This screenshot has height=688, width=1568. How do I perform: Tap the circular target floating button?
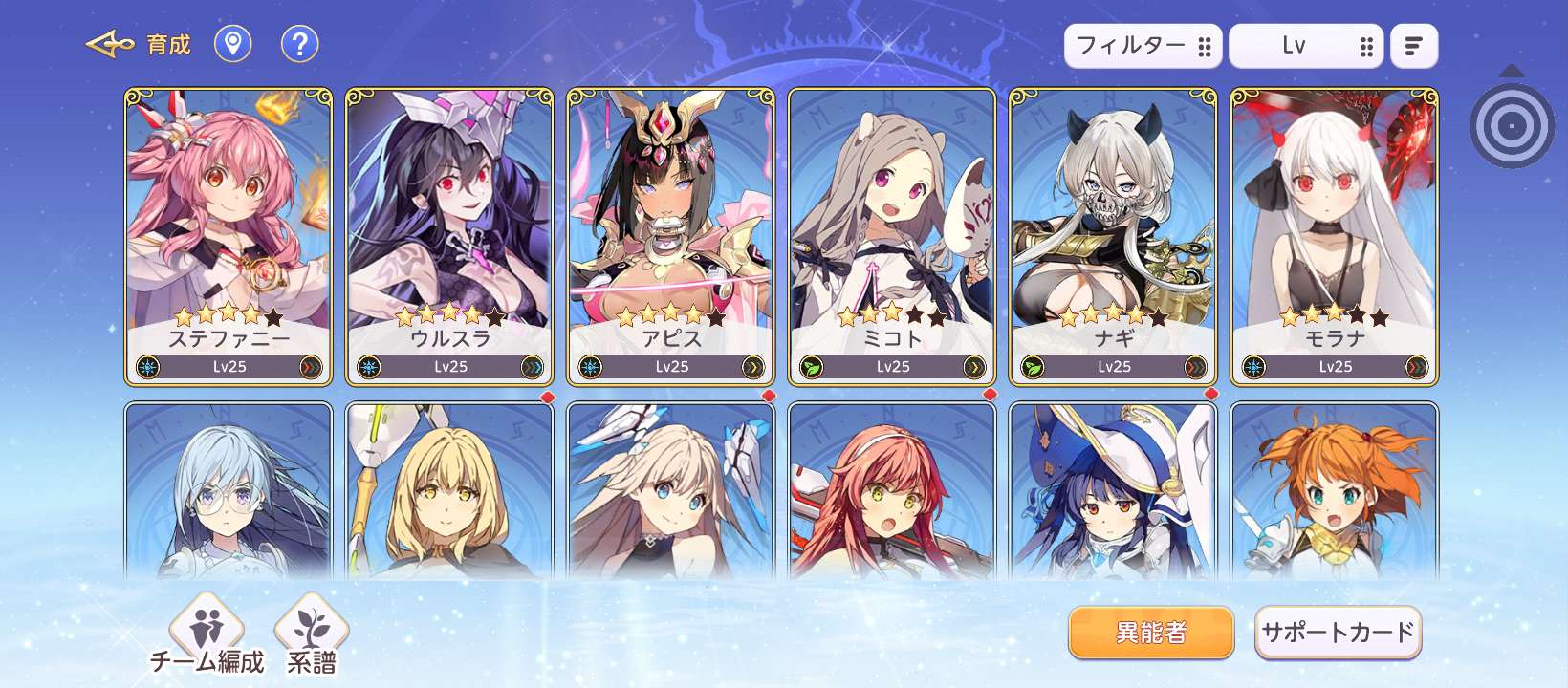pyautogui.click(x=1512, y=125)
